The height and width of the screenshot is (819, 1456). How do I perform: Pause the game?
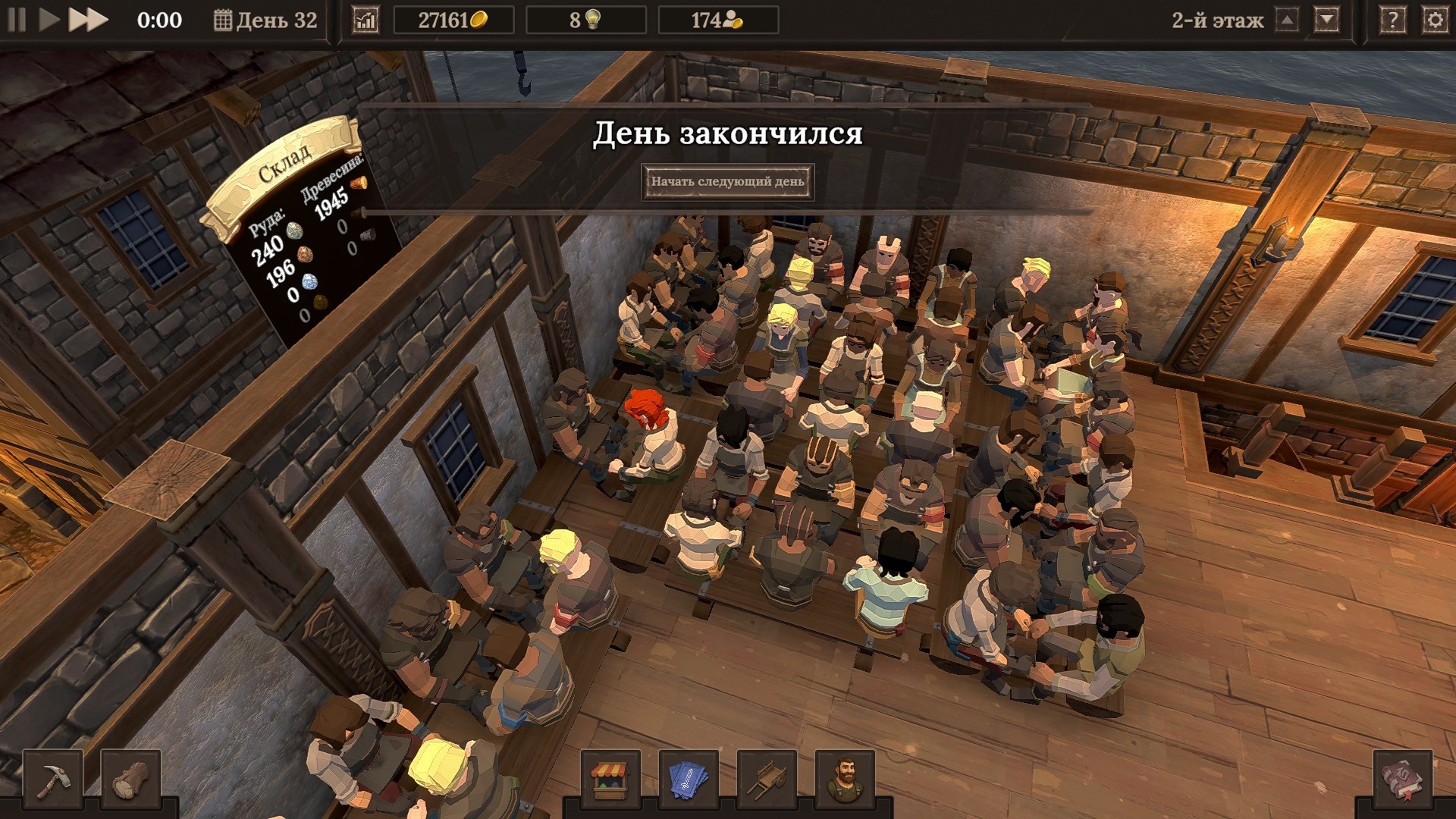click(17, 20)
